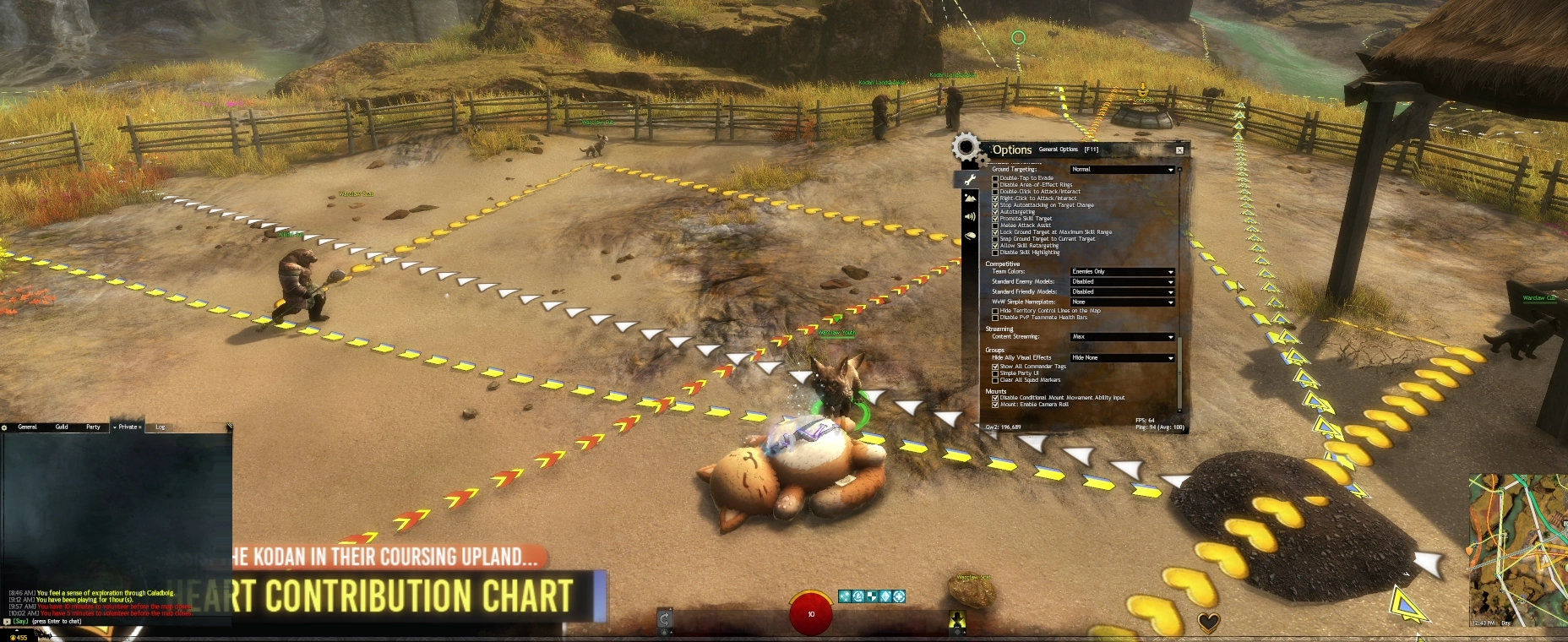
Task: Click the mount skill icon on skill bar
Action: [957, 621]
